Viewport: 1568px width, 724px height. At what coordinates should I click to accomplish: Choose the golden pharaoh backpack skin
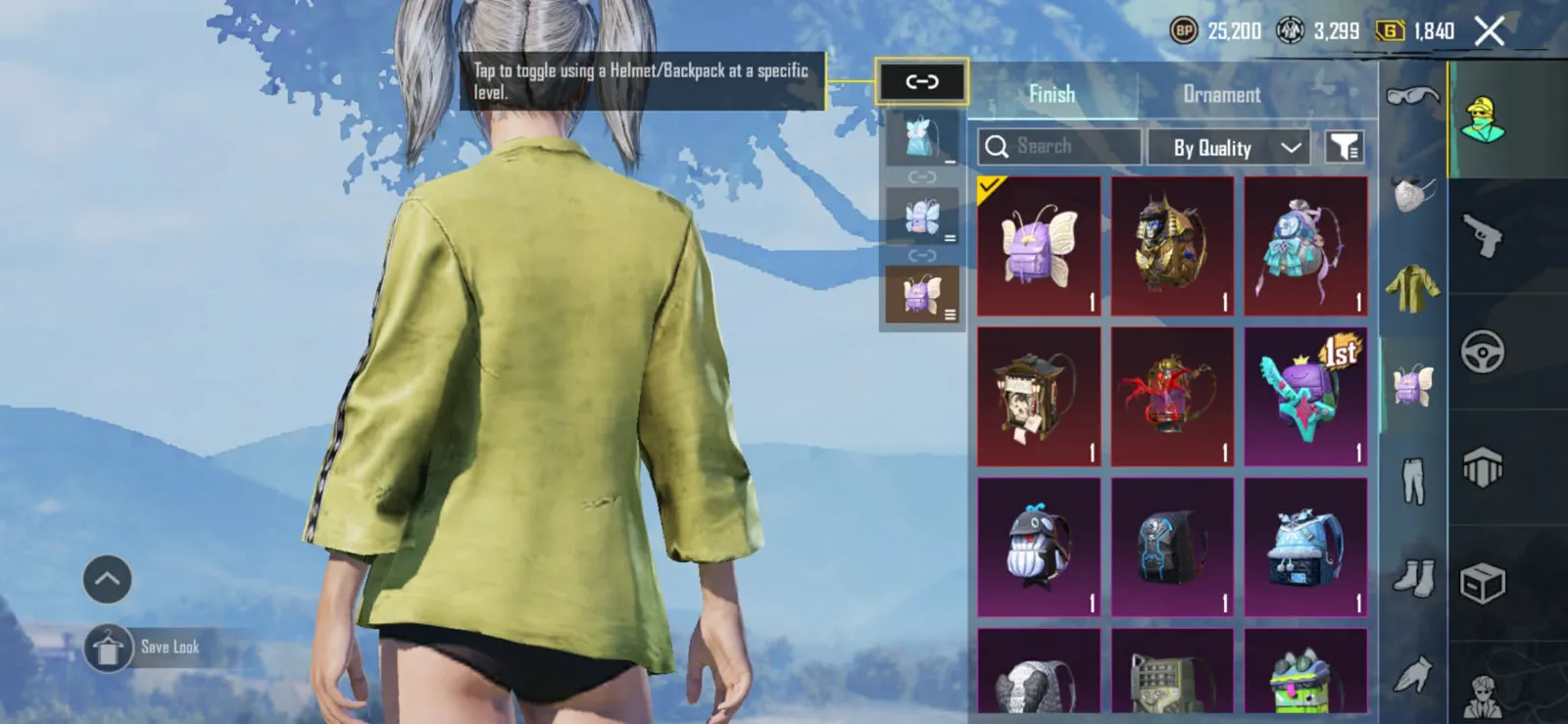coord(1172,247)
